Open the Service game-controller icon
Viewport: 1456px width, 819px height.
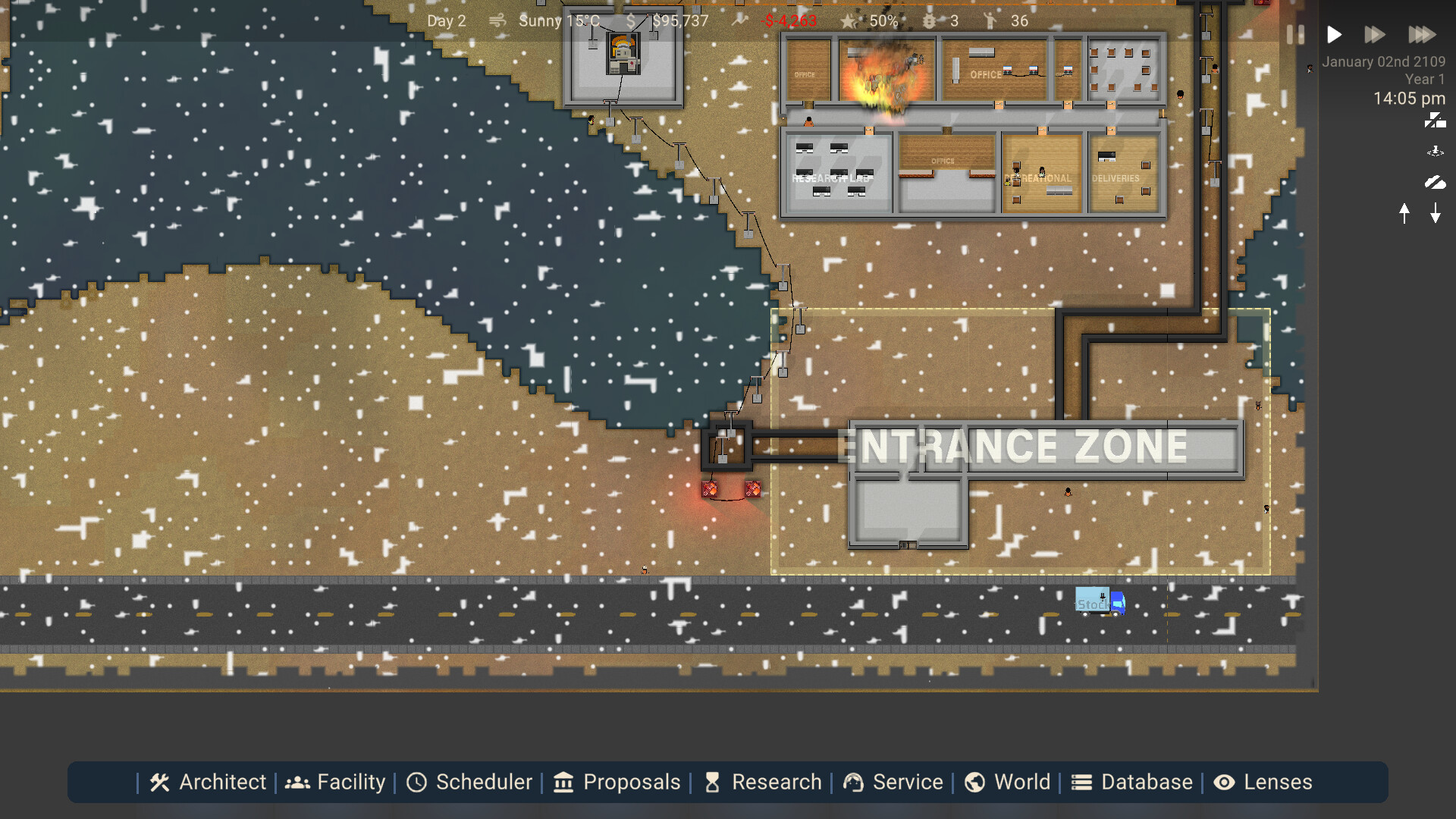click(854, 782)
